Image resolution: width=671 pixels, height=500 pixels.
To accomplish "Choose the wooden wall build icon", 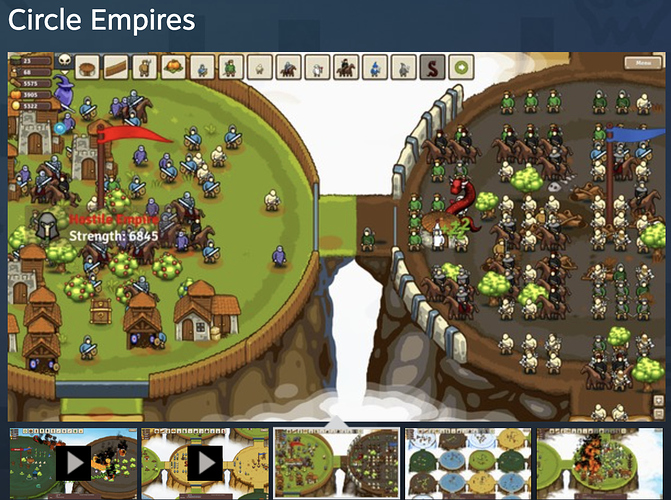I will [116, 68].
